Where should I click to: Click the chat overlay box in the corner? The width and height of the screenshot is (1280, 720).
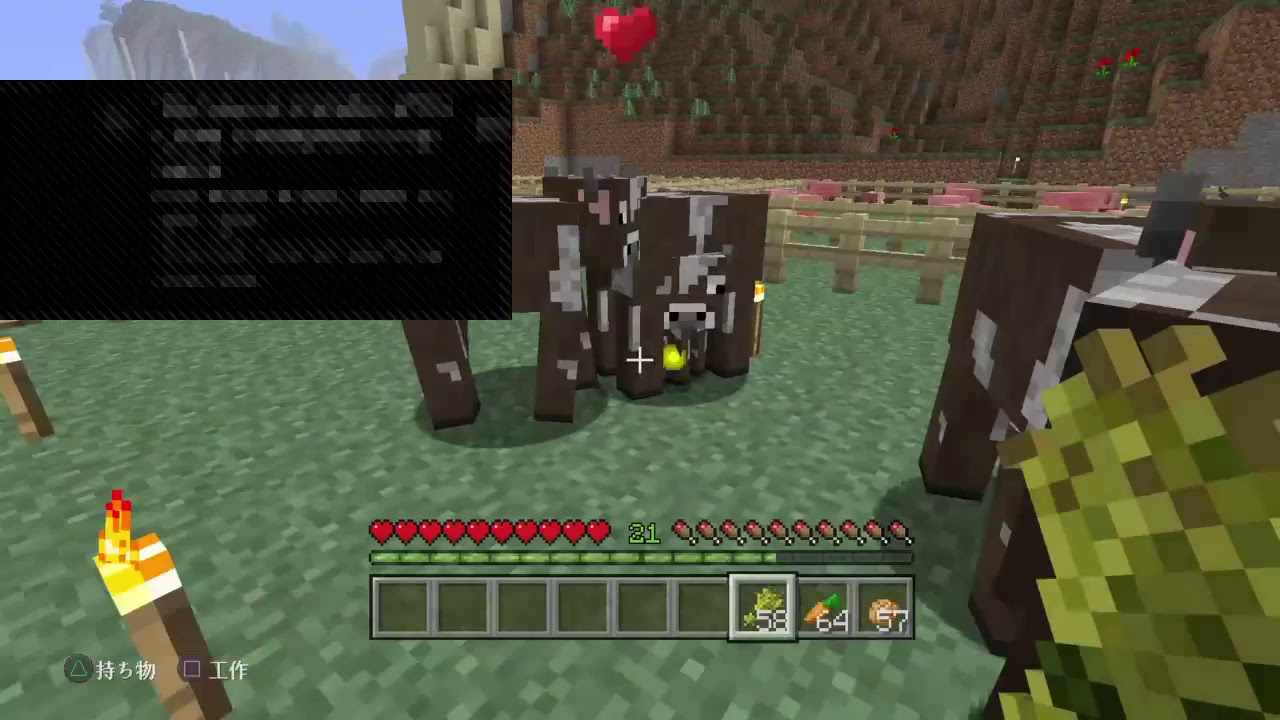[x=255, y=198]
